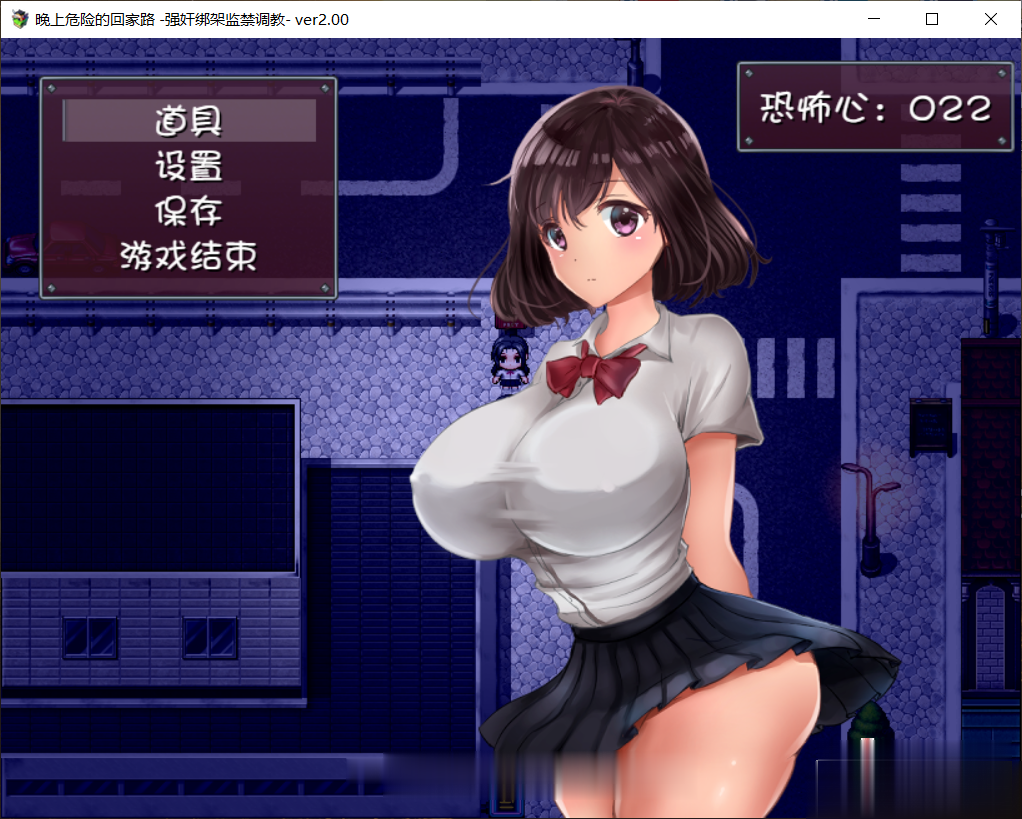The image size is (1022, 819).
Task: Maximize the game window
Action: [x=932, y=19]
